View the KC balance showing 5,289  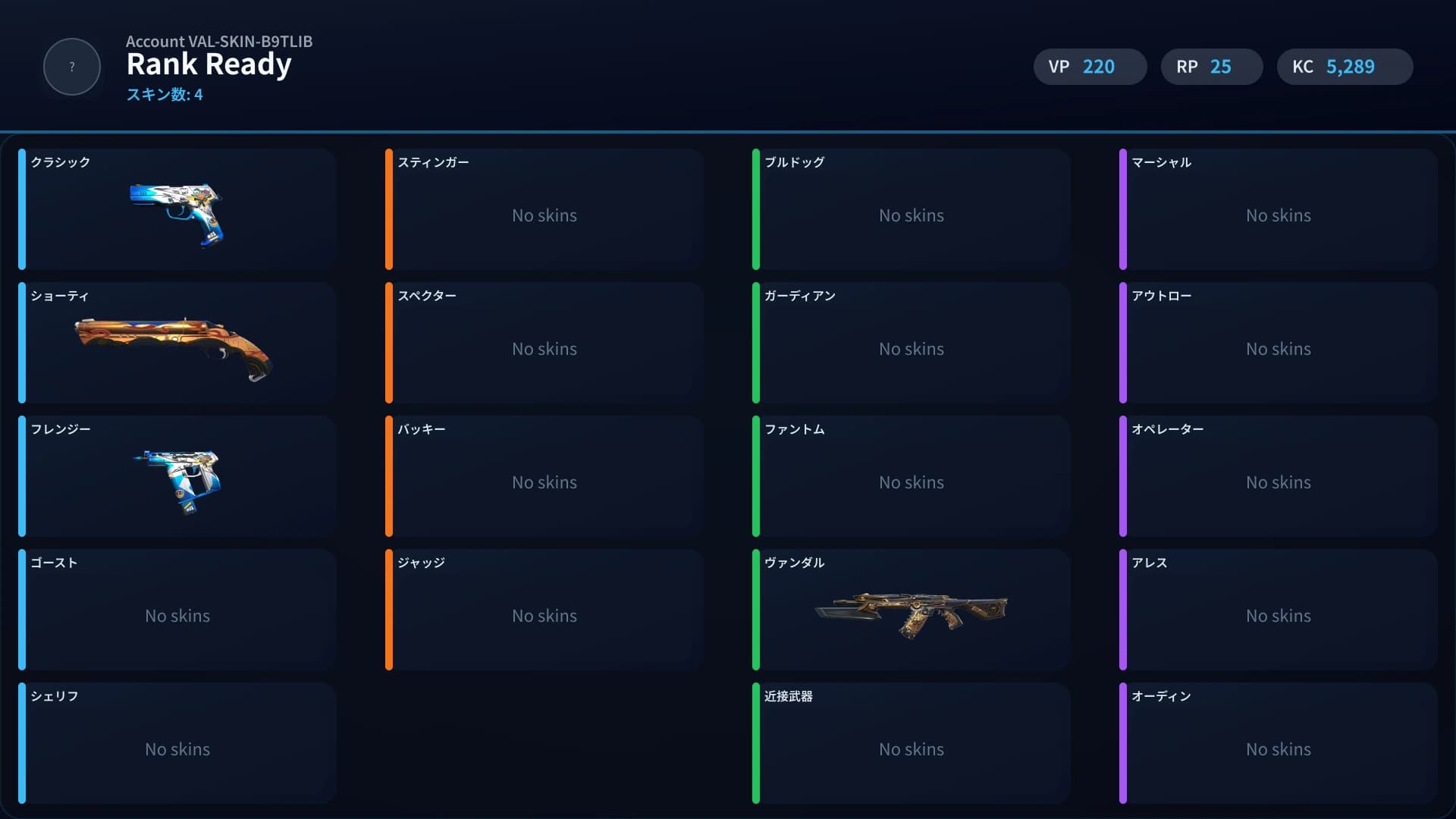(1345, 67)
